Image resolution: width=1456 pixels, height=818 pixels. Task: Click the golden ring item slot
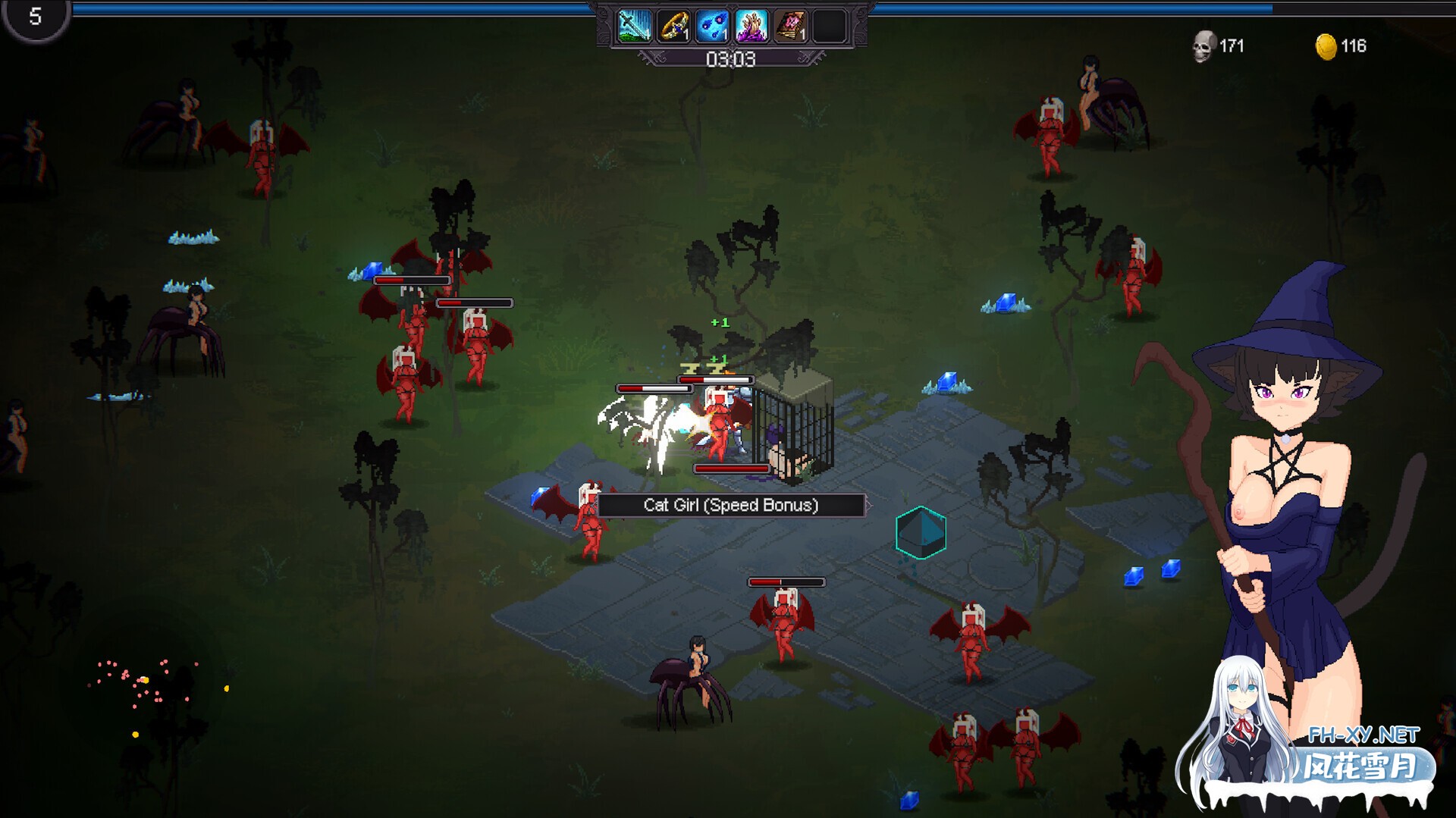click(673, 26)
